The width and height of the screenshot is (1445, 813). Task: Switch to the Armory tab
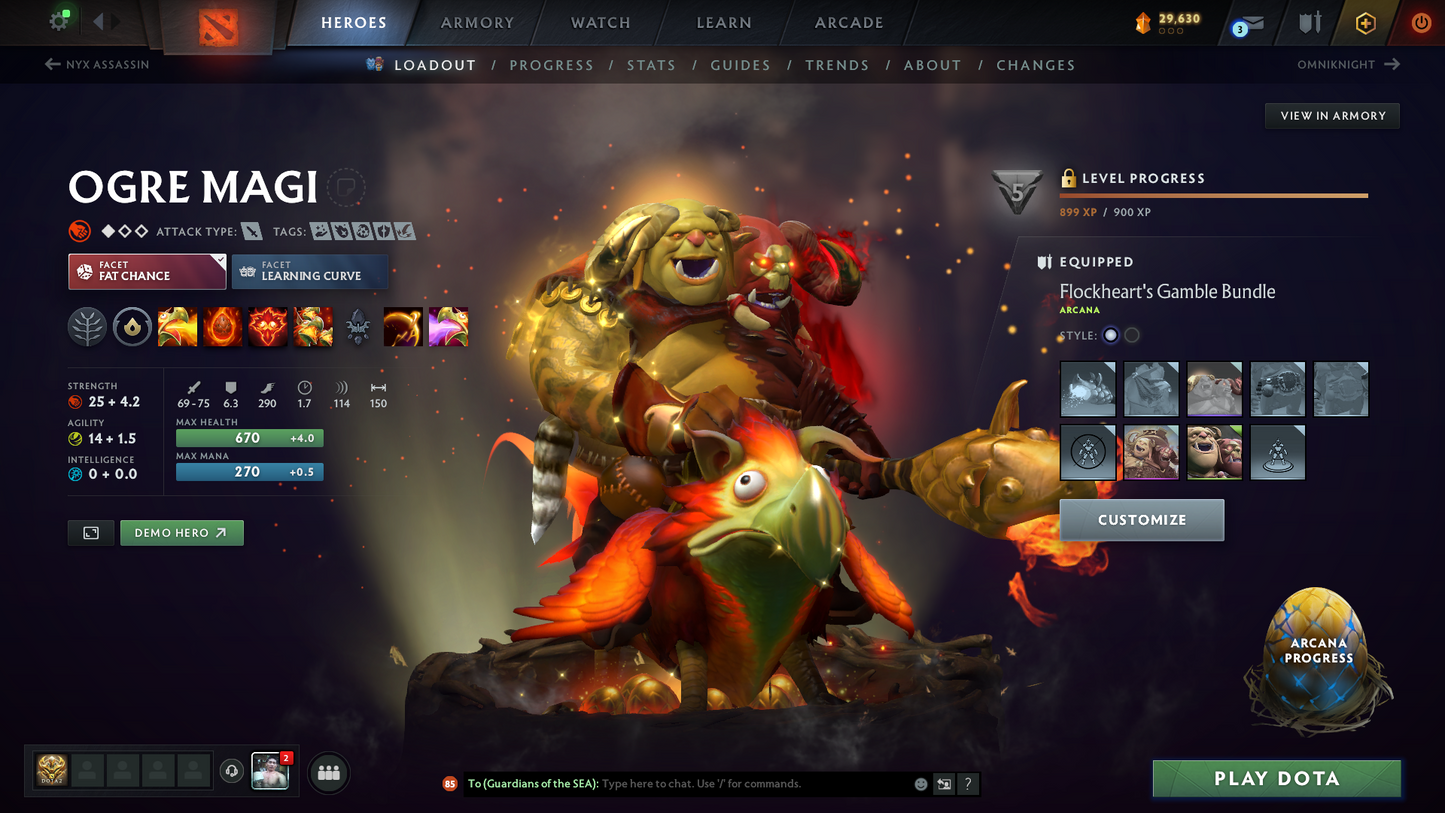pyautogui.click(x=477, y=22)
